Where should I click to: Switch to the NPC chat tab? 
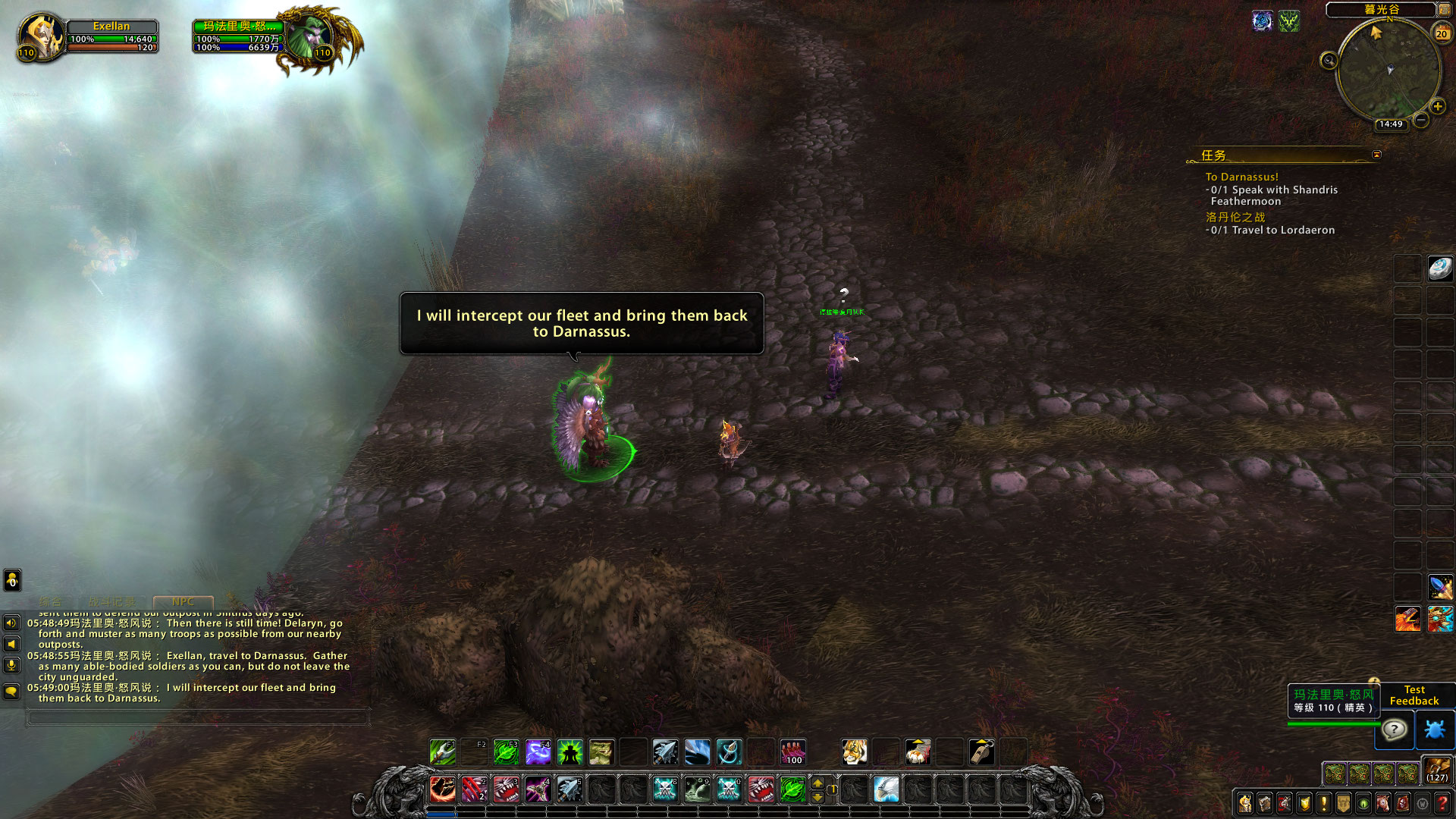tap(183, 601)
